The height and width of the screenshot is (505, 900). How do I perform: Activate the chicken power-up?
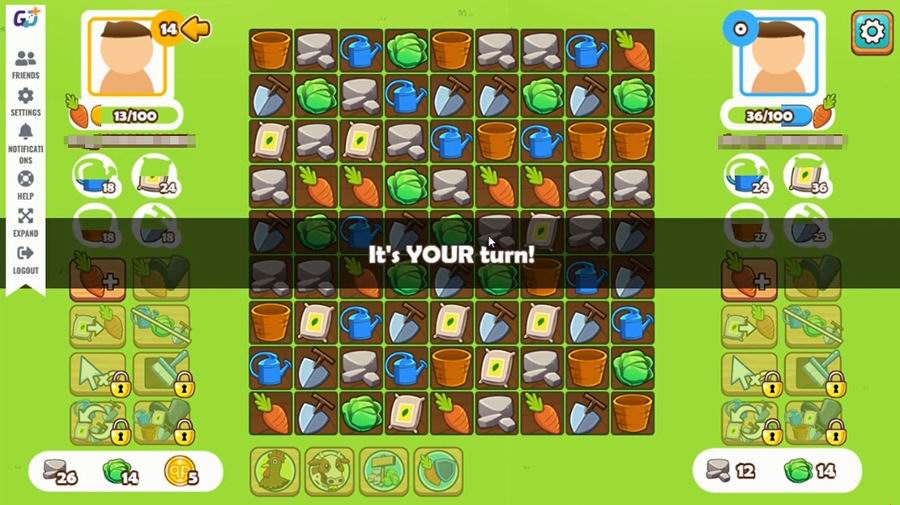point(274,471)
